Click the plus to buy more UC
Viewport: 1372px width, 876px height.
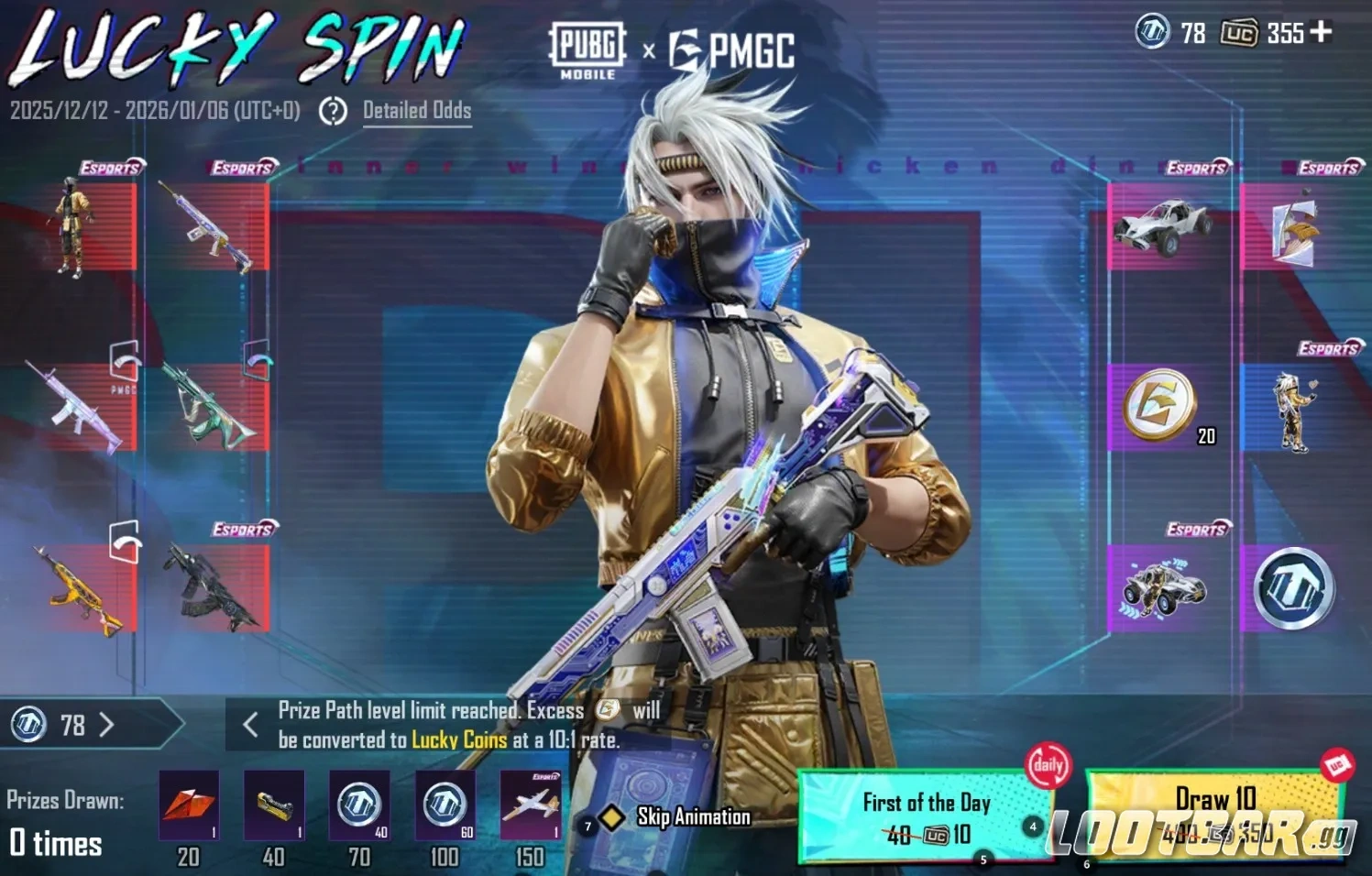coord(1321,33)
